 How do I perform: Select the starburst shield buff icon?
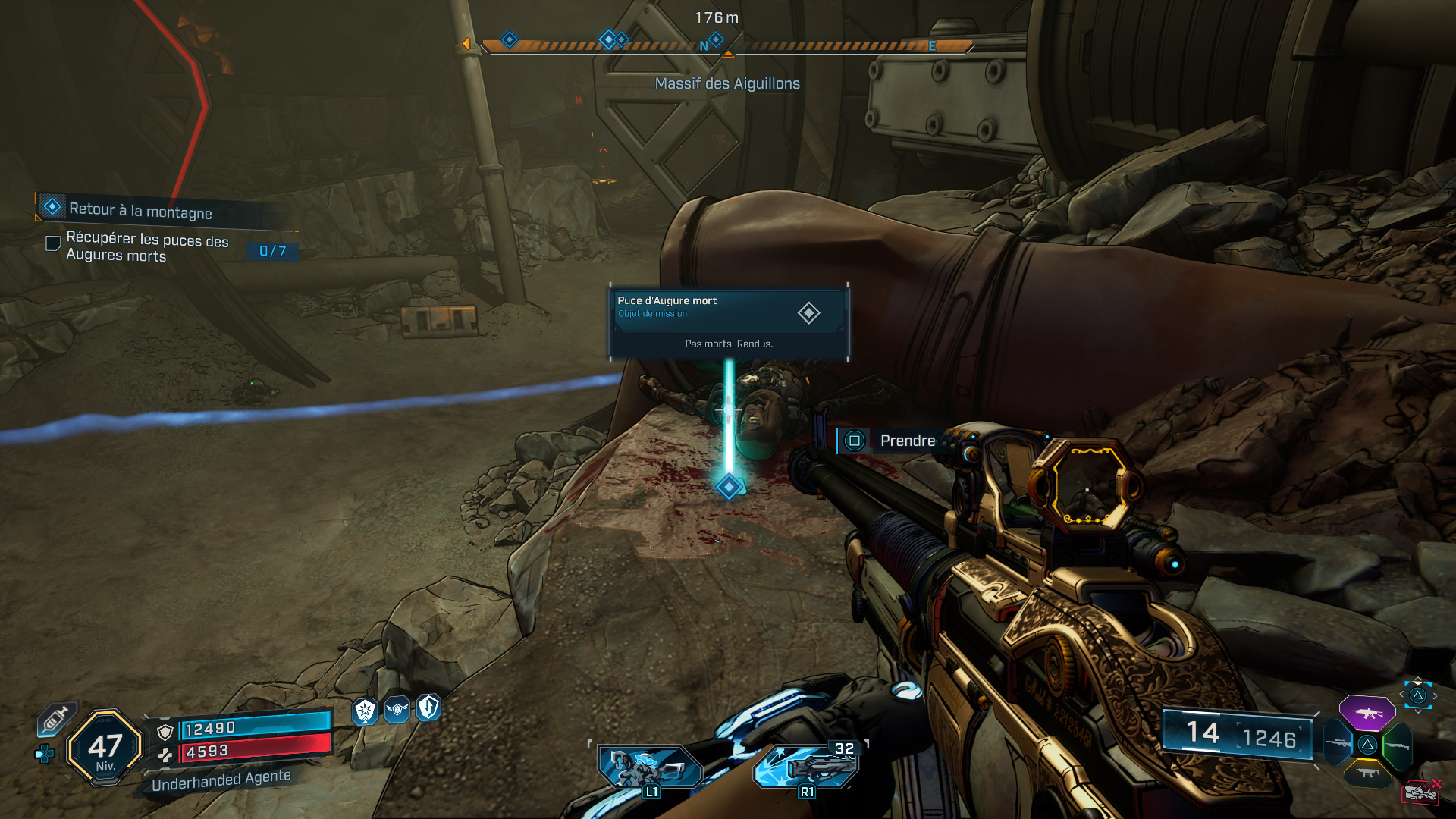pos(366,711)
